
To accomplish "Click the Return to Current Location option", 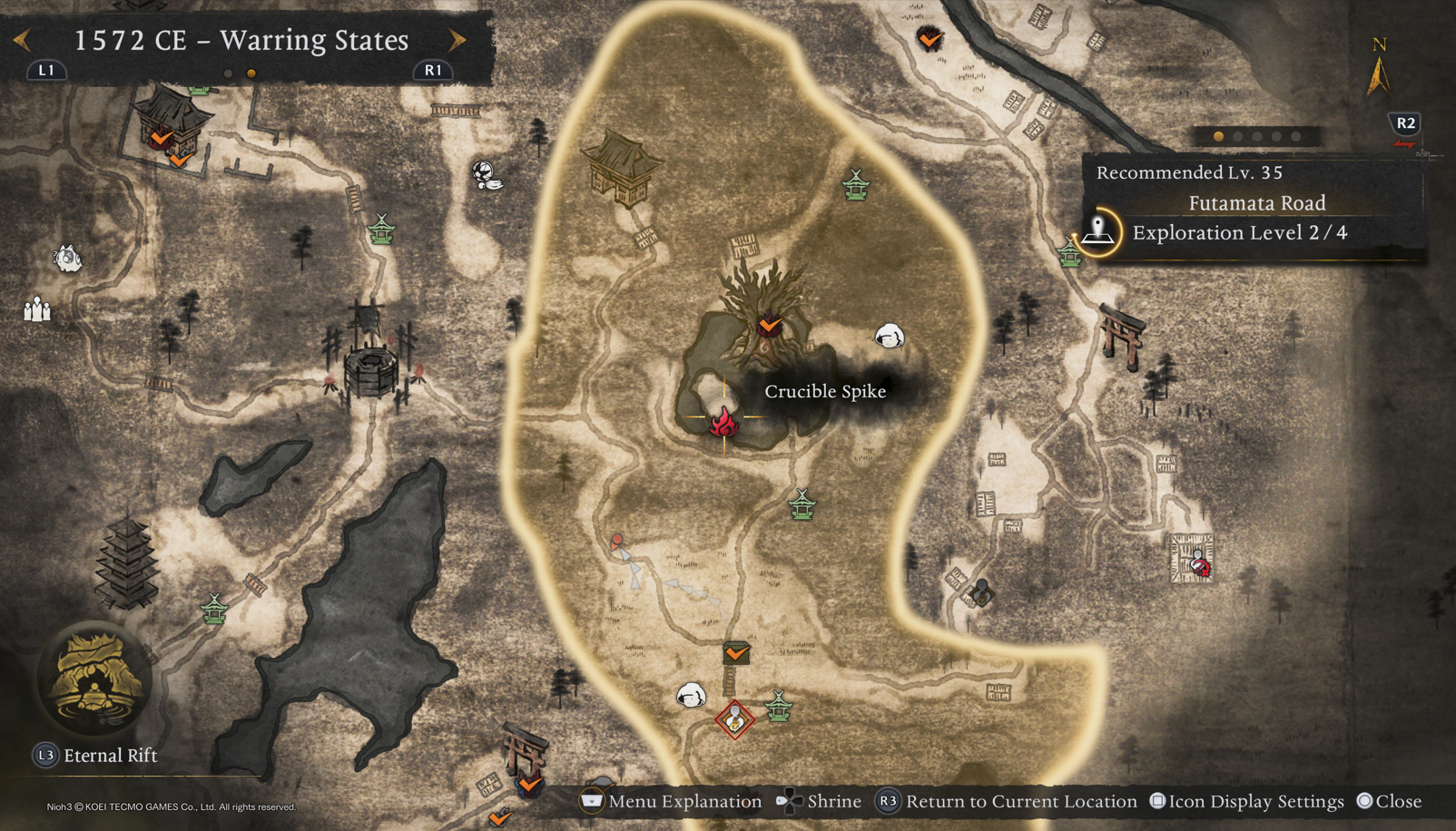I will pos(1008,801).
